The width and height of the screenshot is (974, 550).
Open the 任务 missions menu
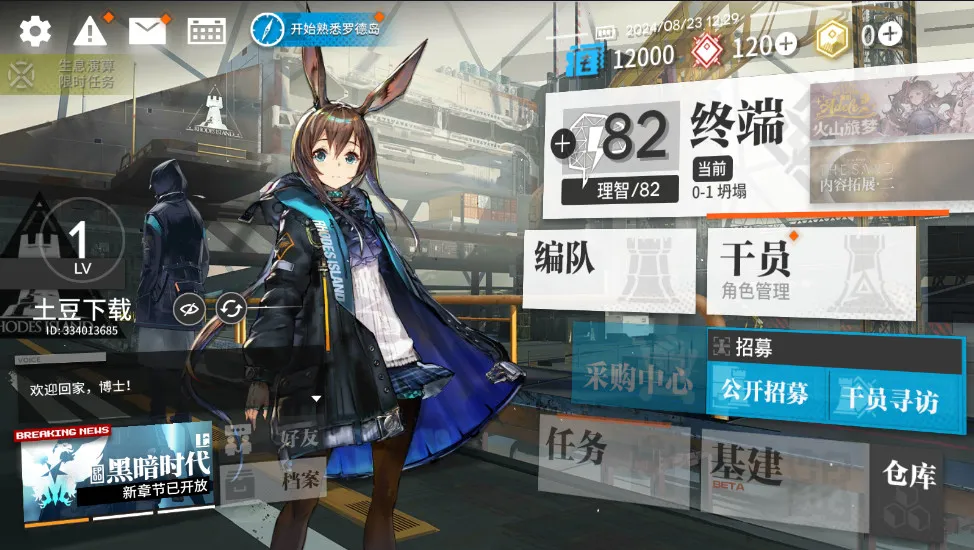pos(610,455)
